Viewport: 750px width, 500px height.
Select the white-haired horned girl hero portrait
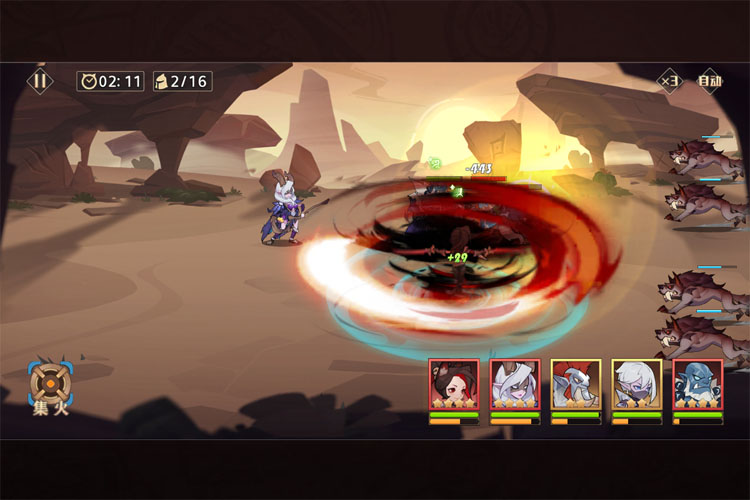[x=515, y=385]
